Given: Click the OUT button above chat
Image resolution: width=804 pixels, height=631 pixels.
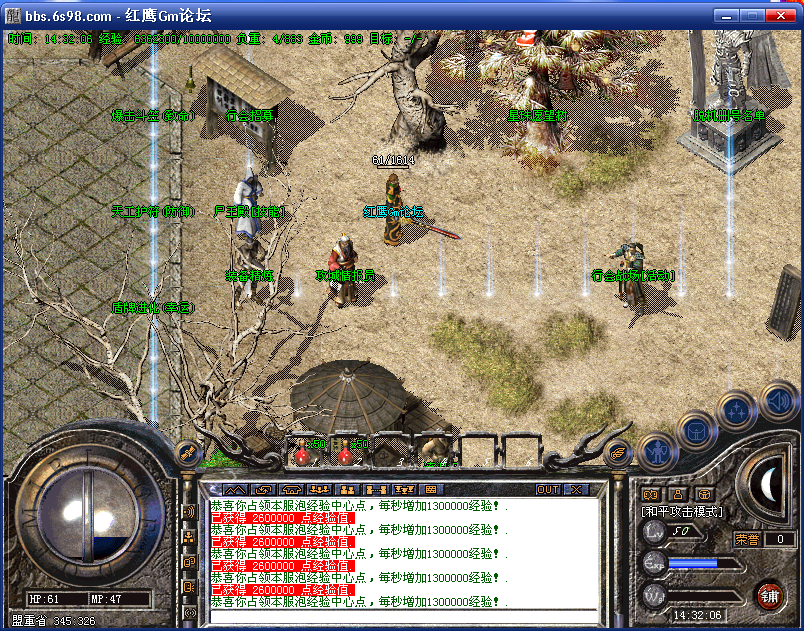Looking at the screenshot, I should 548,489.
